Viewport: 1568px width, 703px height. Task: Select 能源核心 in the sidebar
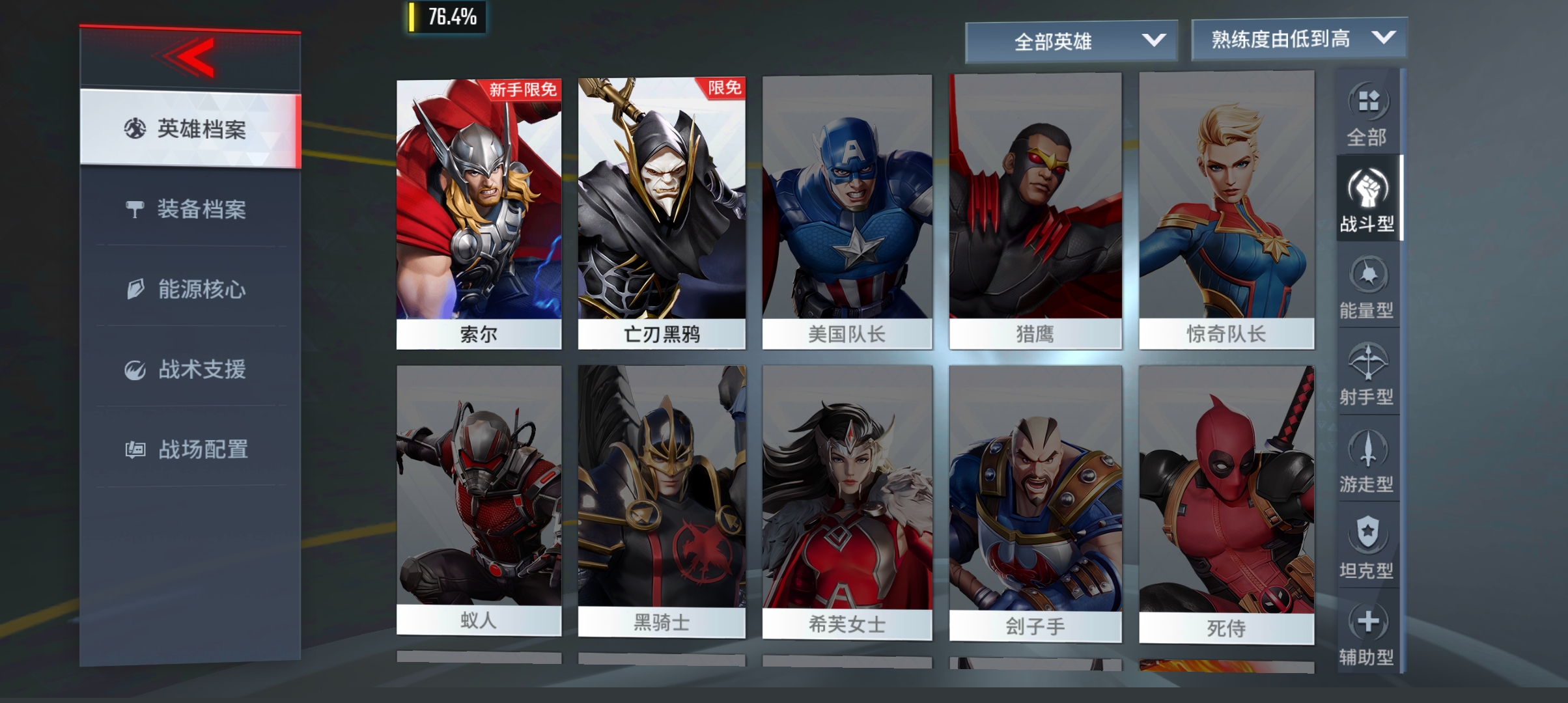(x=189, y=289)
